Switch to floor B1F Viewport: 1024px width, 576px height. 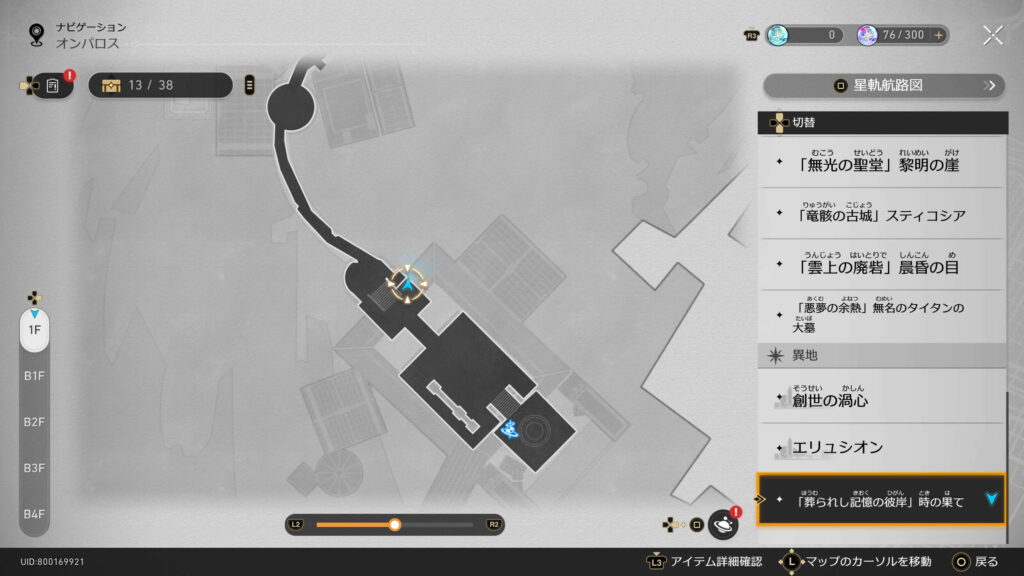(34, 376)
